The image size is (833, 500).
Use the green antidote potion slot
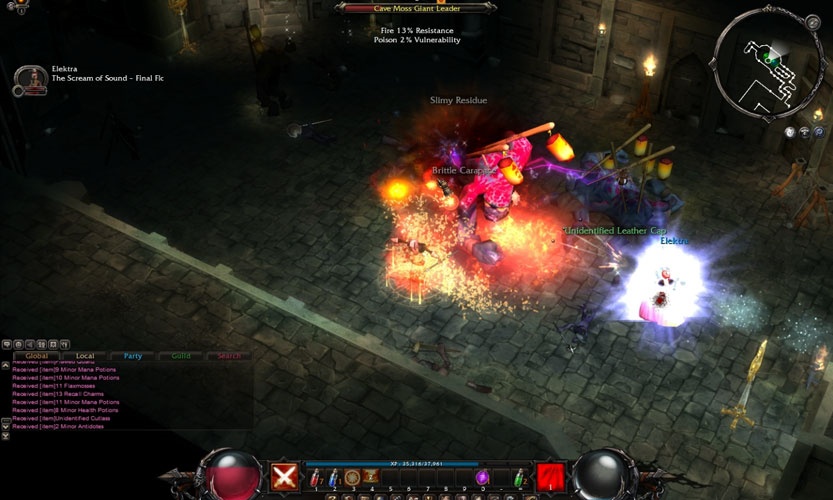(518, 479)
